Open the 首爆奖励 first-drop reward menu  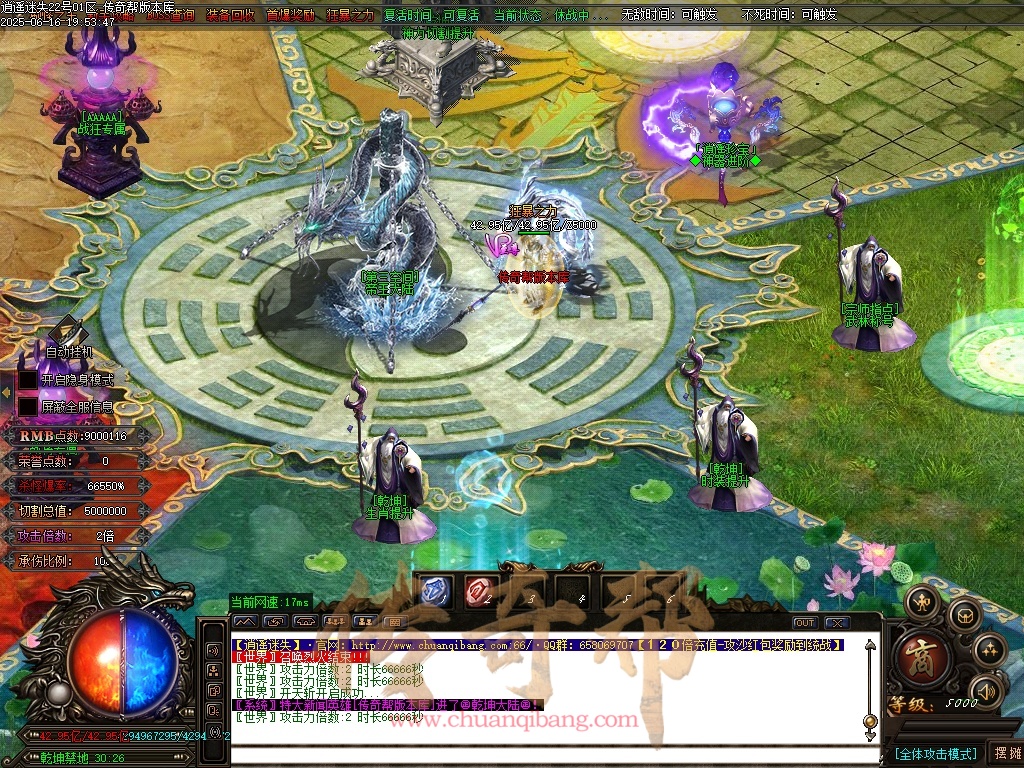click(x=290, y=15)
